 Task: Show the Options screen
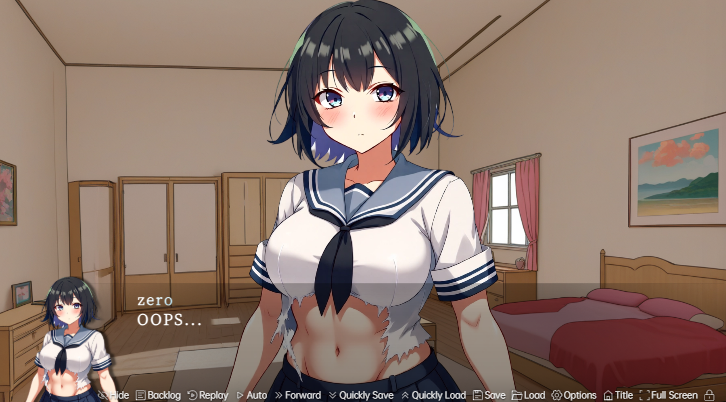pos(574,395)
